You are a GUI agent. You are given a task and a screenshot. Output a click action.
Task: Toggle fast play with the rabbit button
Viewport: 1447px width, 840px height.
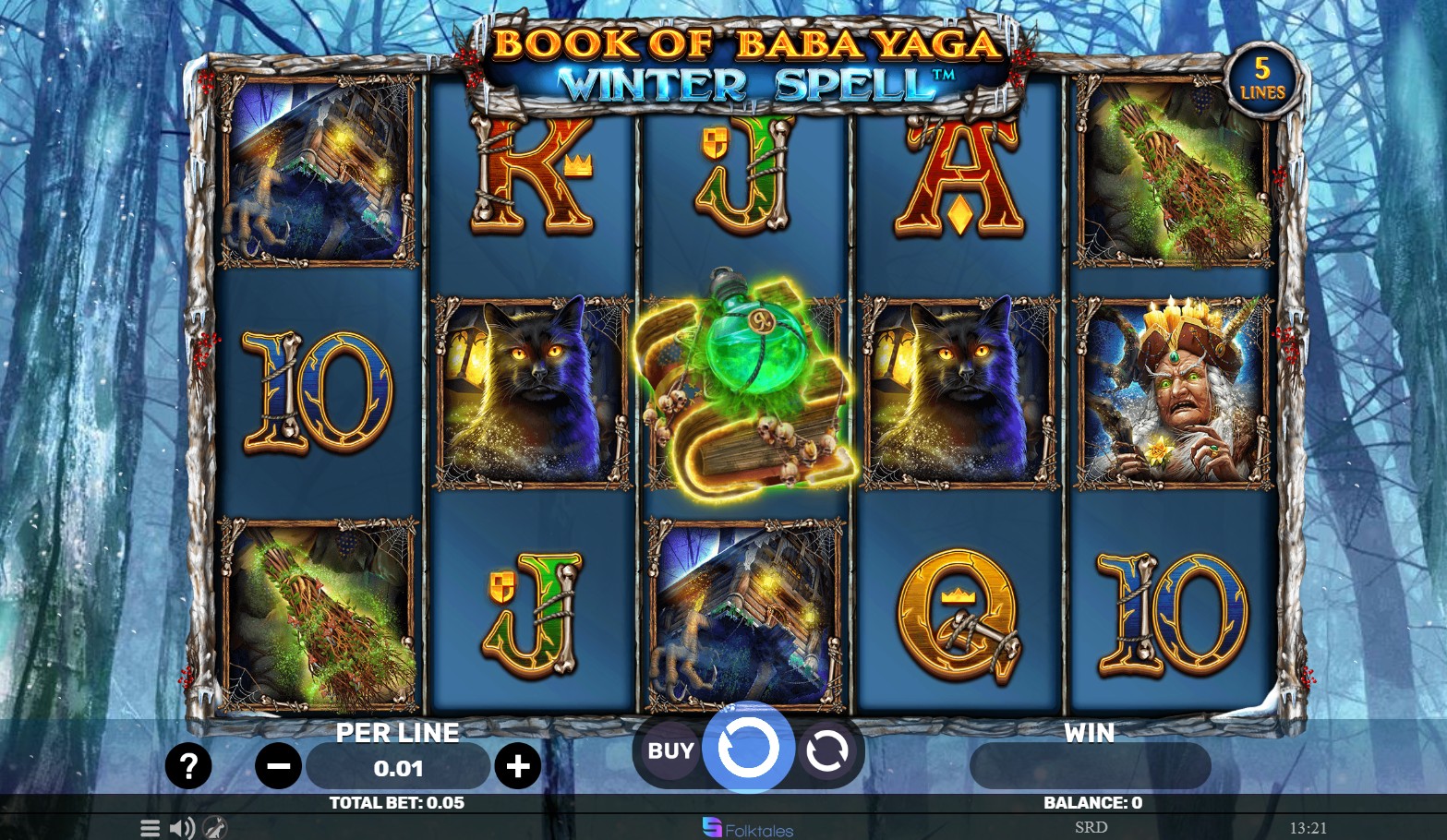pos(214,828)
